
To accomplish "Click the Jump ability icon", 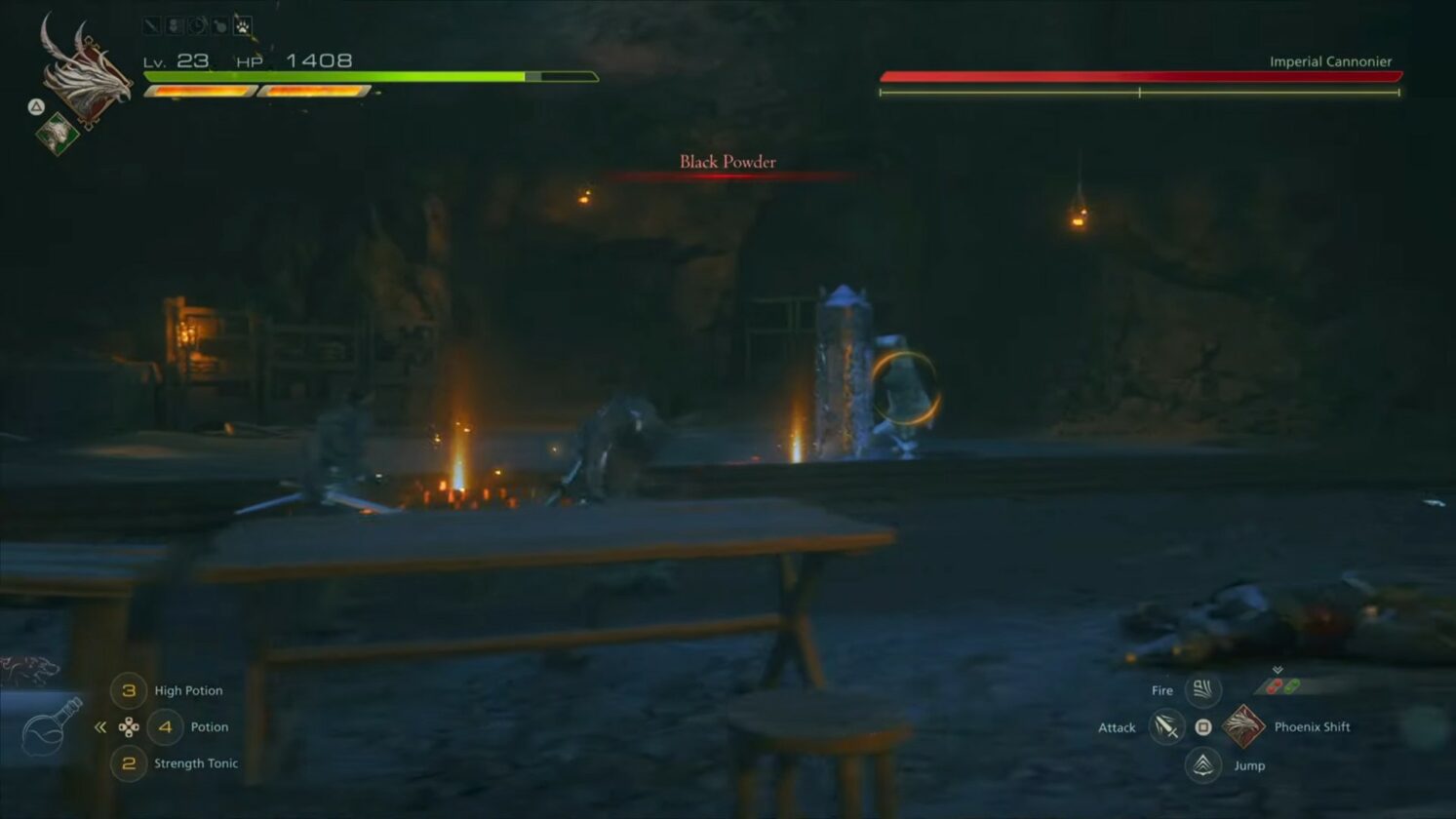I will click(1202, 765).
